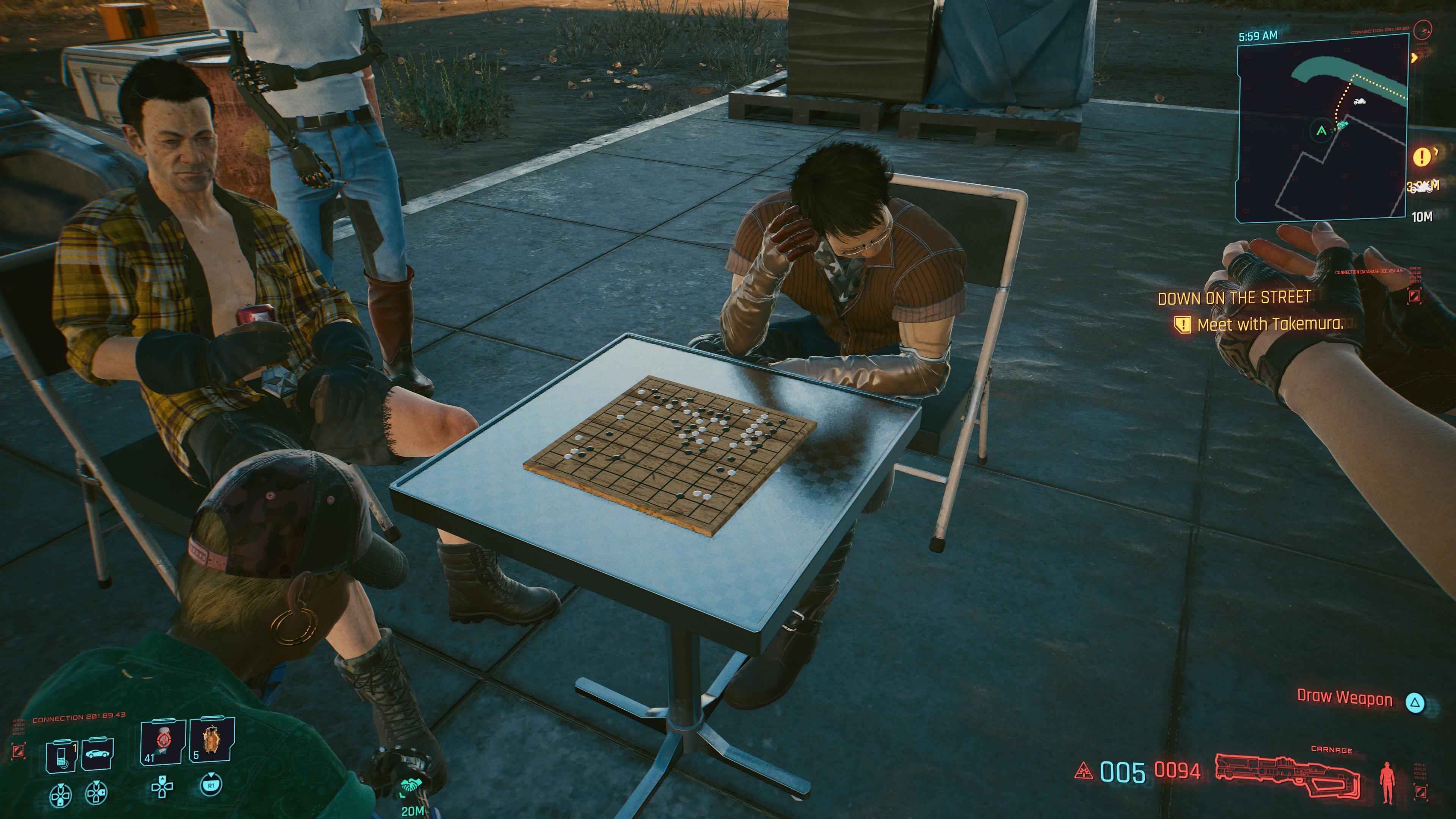This screenshot has height=819, width=1456.
Task: Select the red body stance silhouette icon
Action: point(1387,782)
